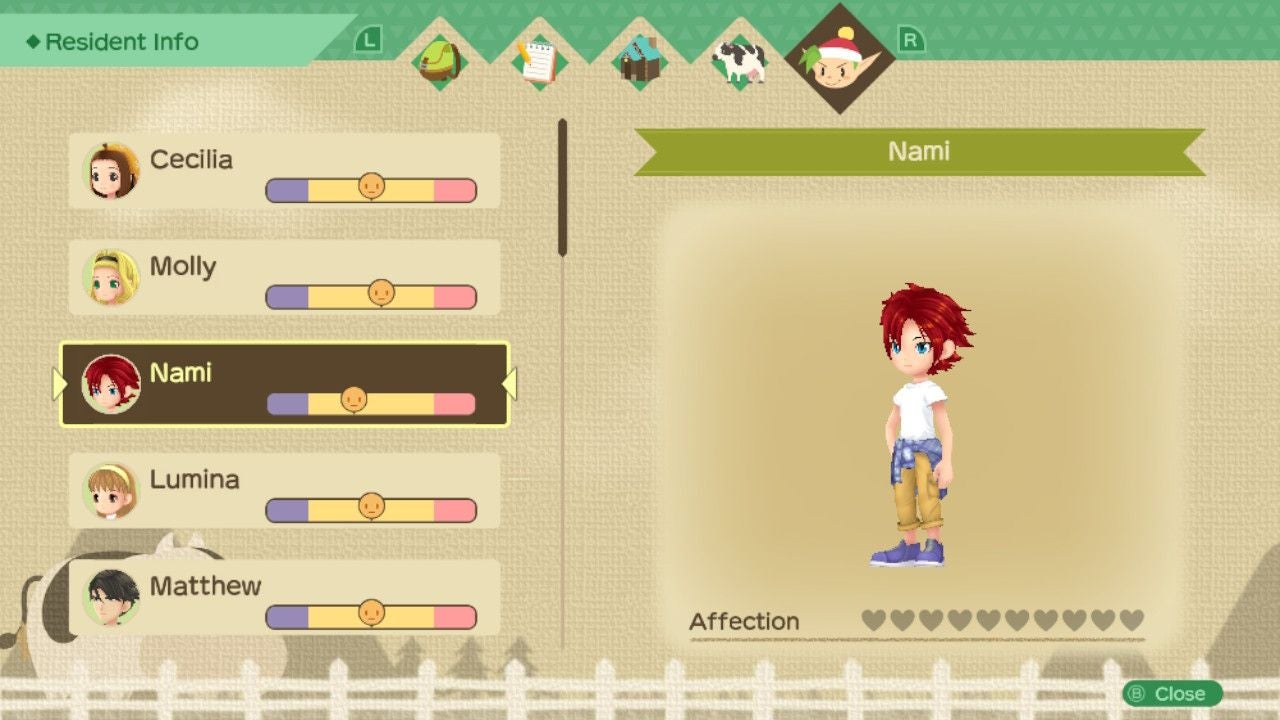This screenshot has width=1280, height=720.
Task: Click the left arrow beside Nami's entry
Action: point(60,384)
